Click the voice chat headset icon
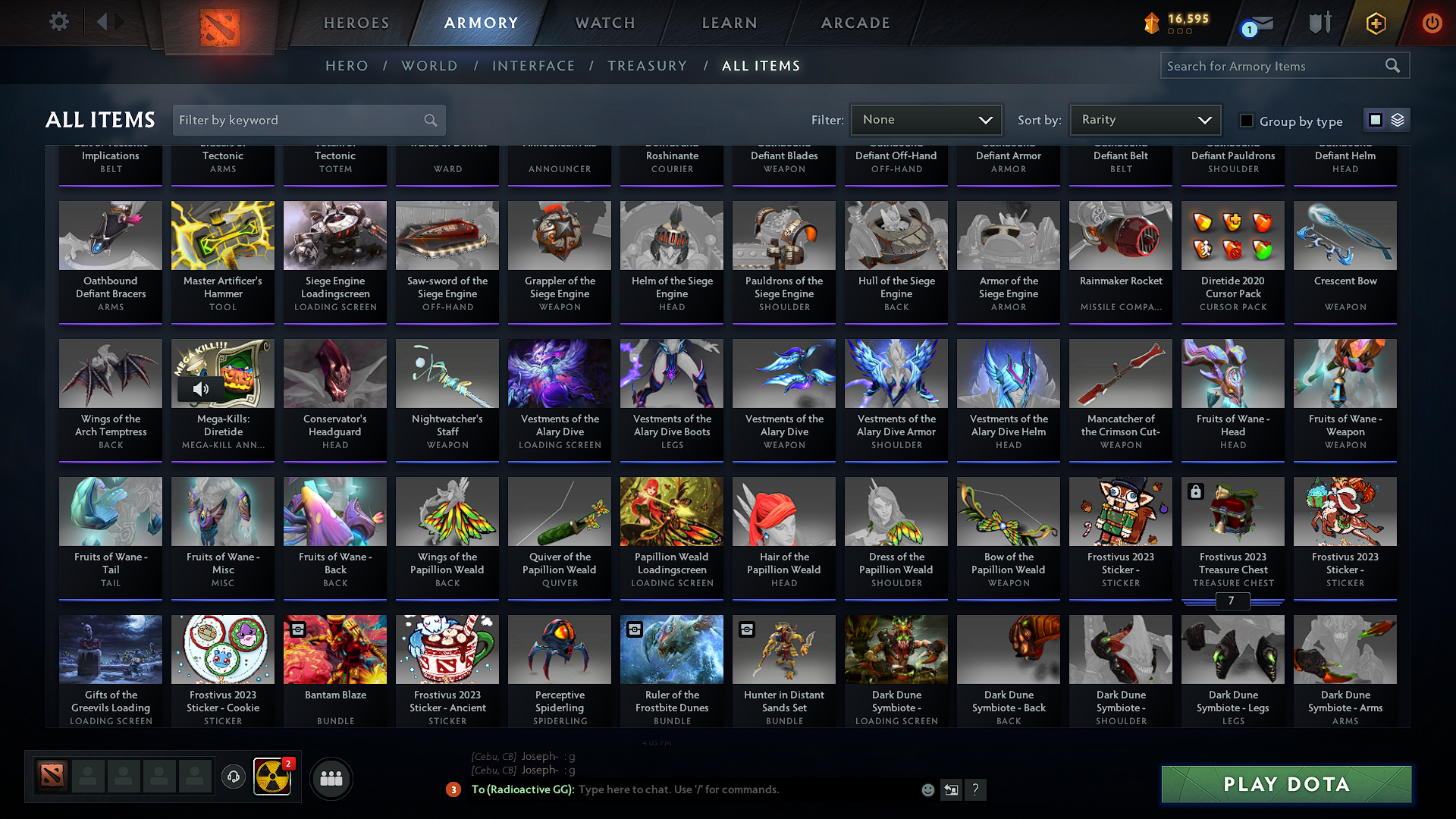This screenshot has height=819, width=1456. click(234, 778)
